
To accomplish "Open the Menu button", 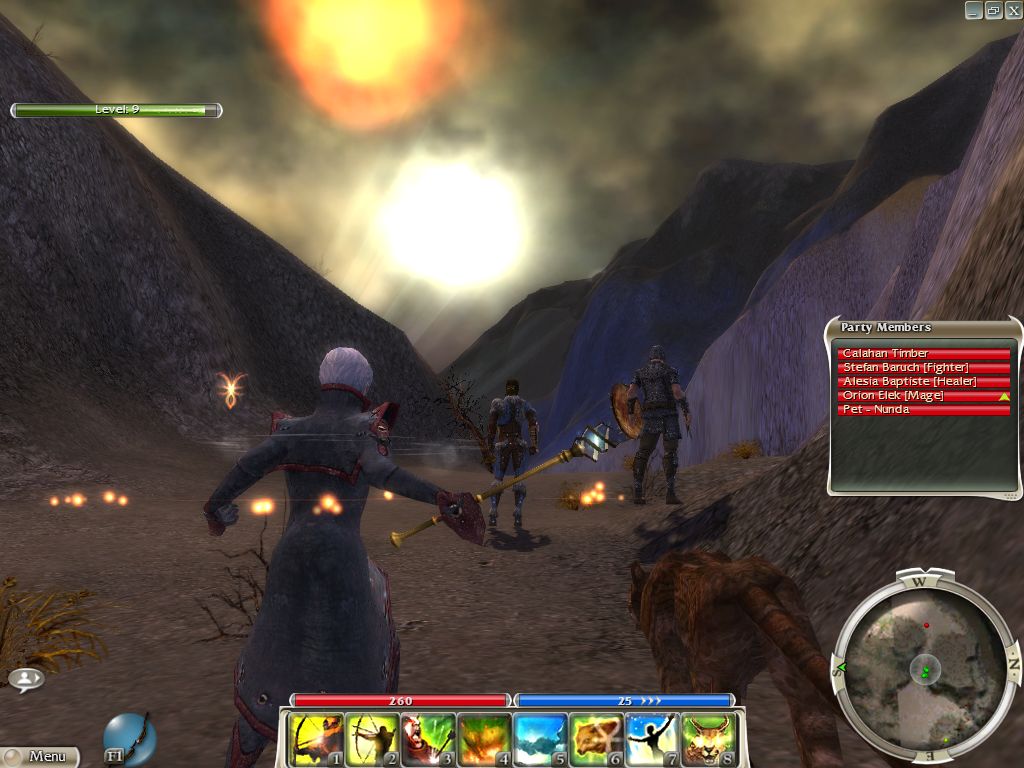I will click(40, 757).
